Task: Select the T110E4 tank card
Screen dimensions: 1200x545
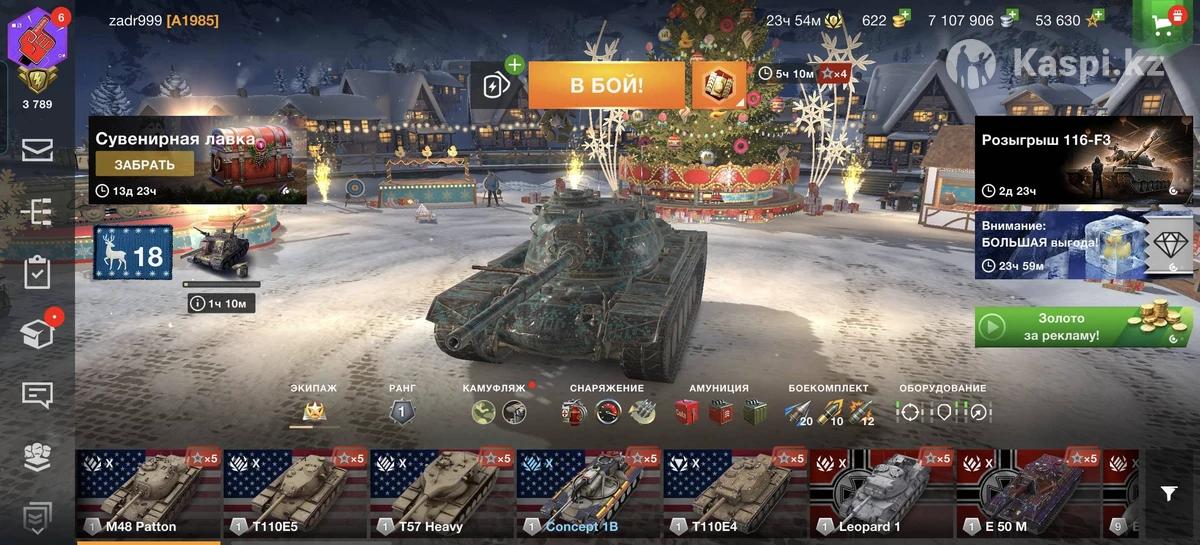Action: coord(736,494)
